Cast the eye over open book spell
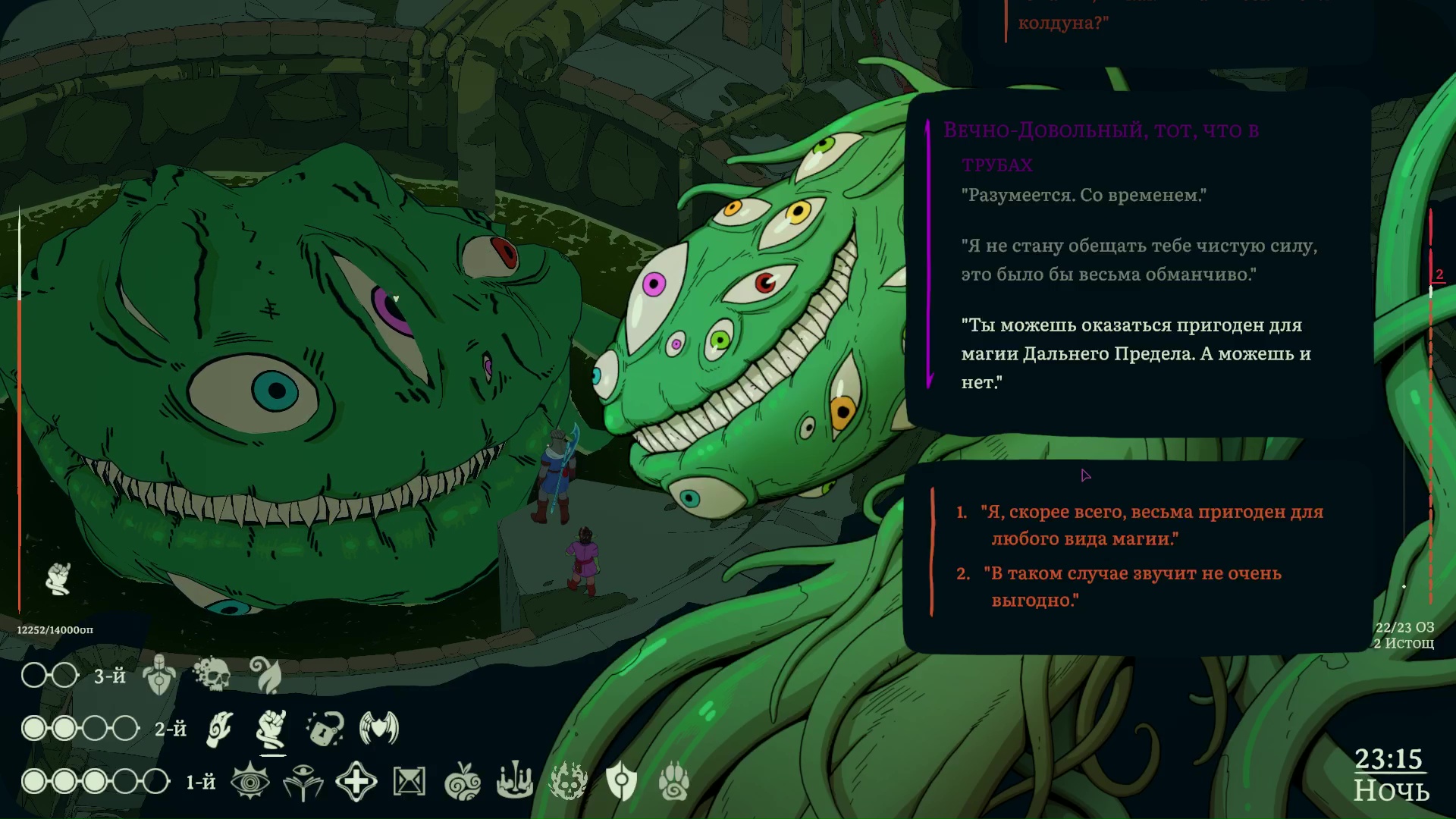1456x819 pixels. tap(303, 782)
